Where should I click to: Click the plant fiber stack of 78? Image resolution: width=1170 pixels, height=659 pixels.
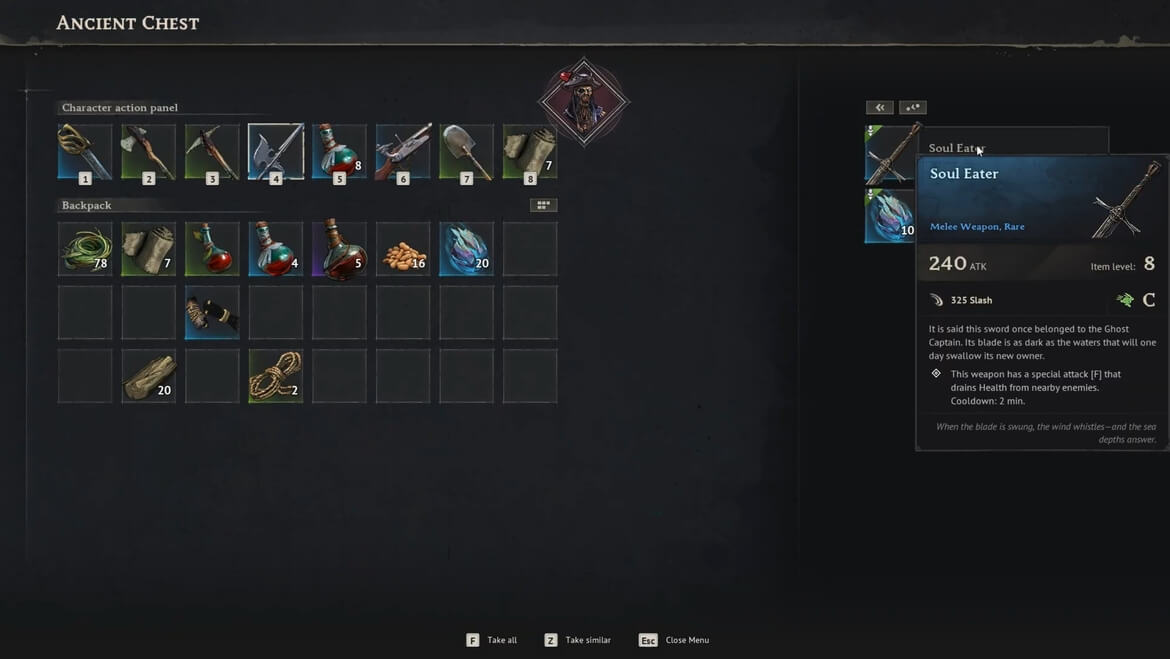click(x=85, y=249)
